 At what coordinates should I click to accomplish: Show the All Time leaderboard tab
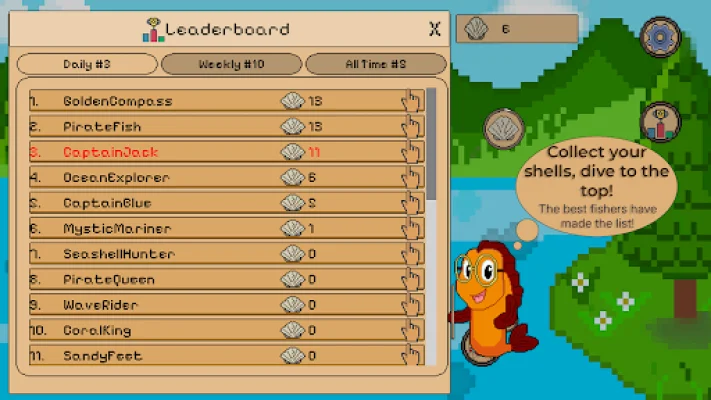click(375, 64)
